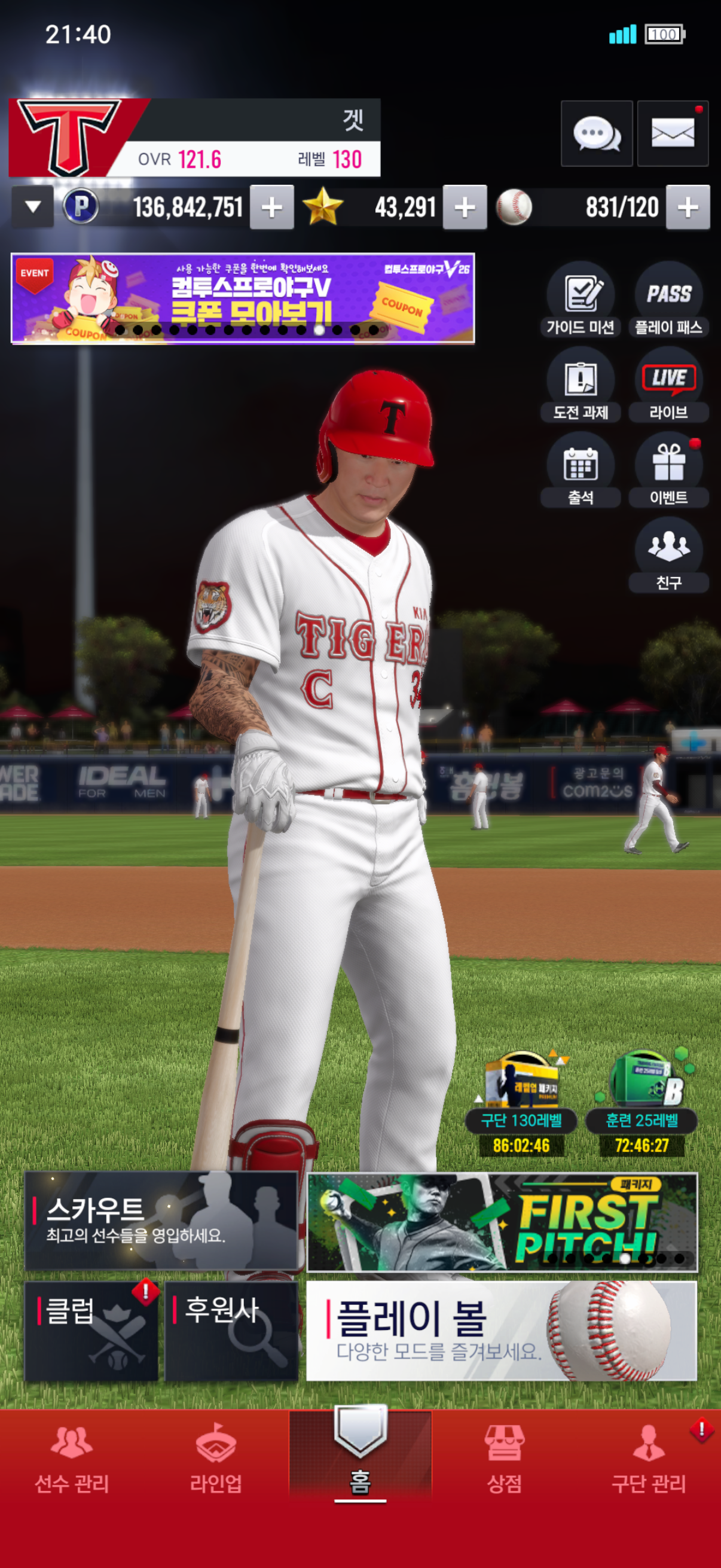
Task: Switch to the 라인업 lineup tab
Action: 216,1459
